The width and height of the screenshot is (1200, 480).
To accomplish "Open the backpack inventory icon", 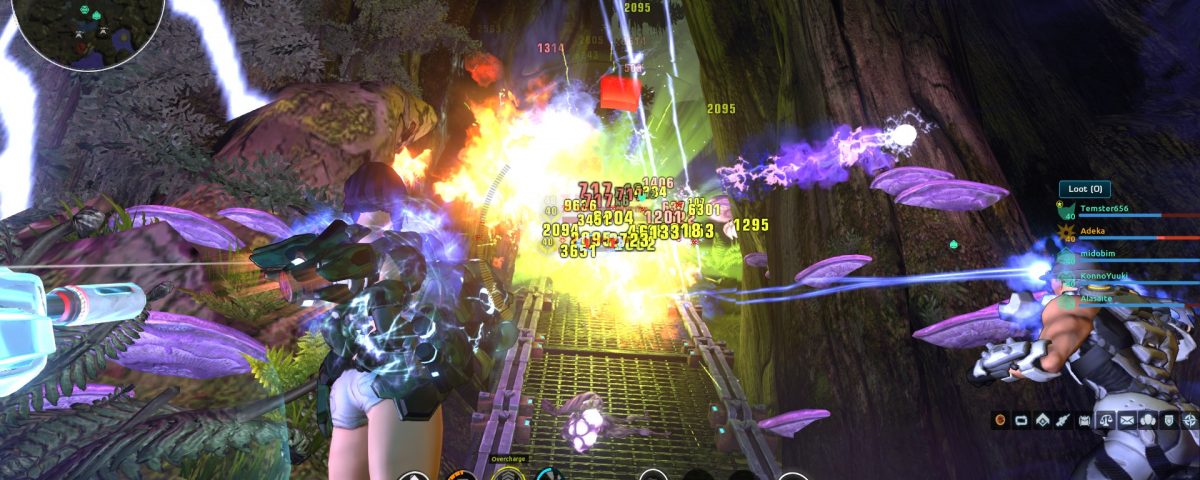I will (1083, 421).
